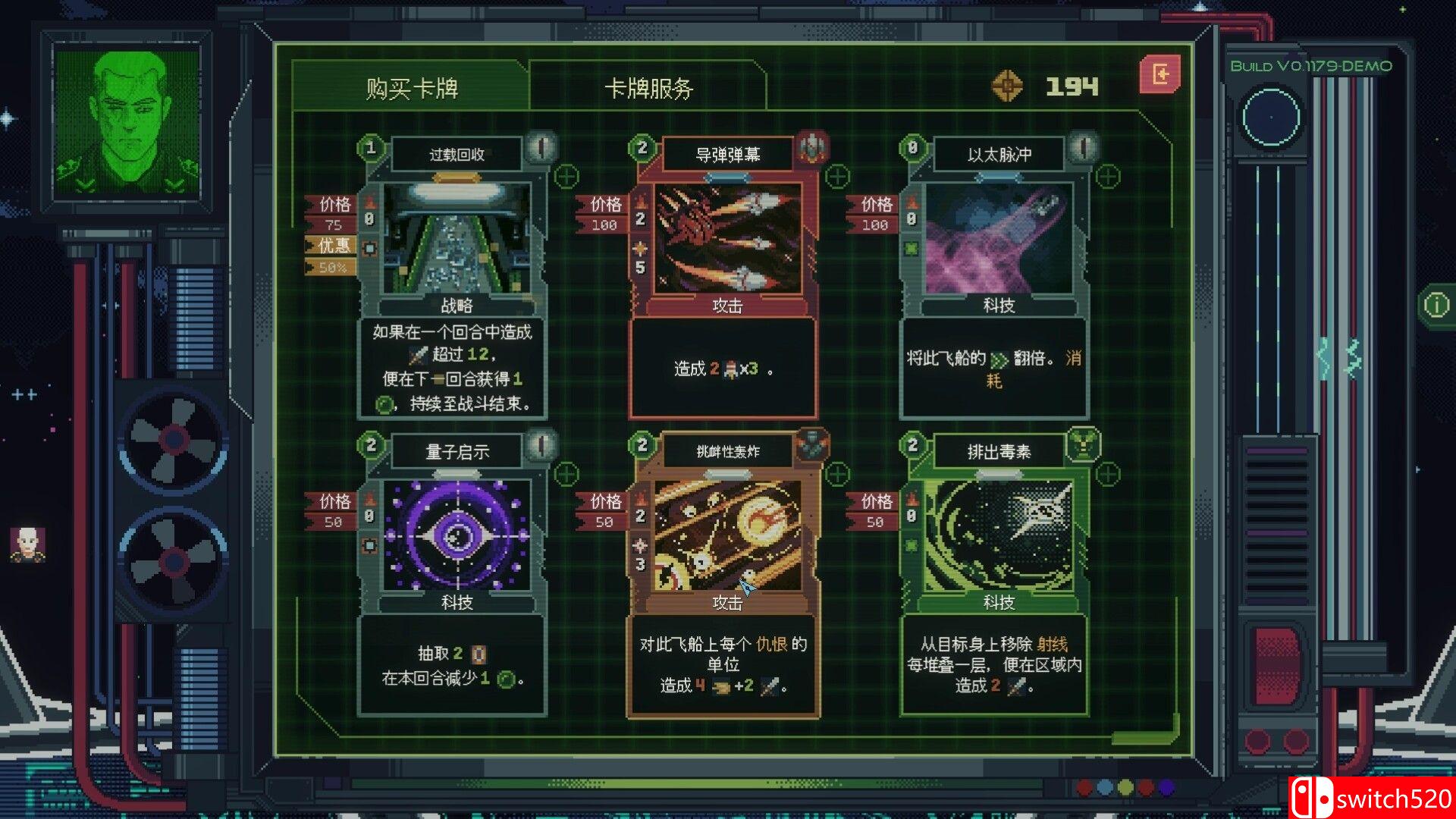Click the purple dot in bottom-right row
Viewport: 1456px width, 819px height.
tap(1168, 787)
